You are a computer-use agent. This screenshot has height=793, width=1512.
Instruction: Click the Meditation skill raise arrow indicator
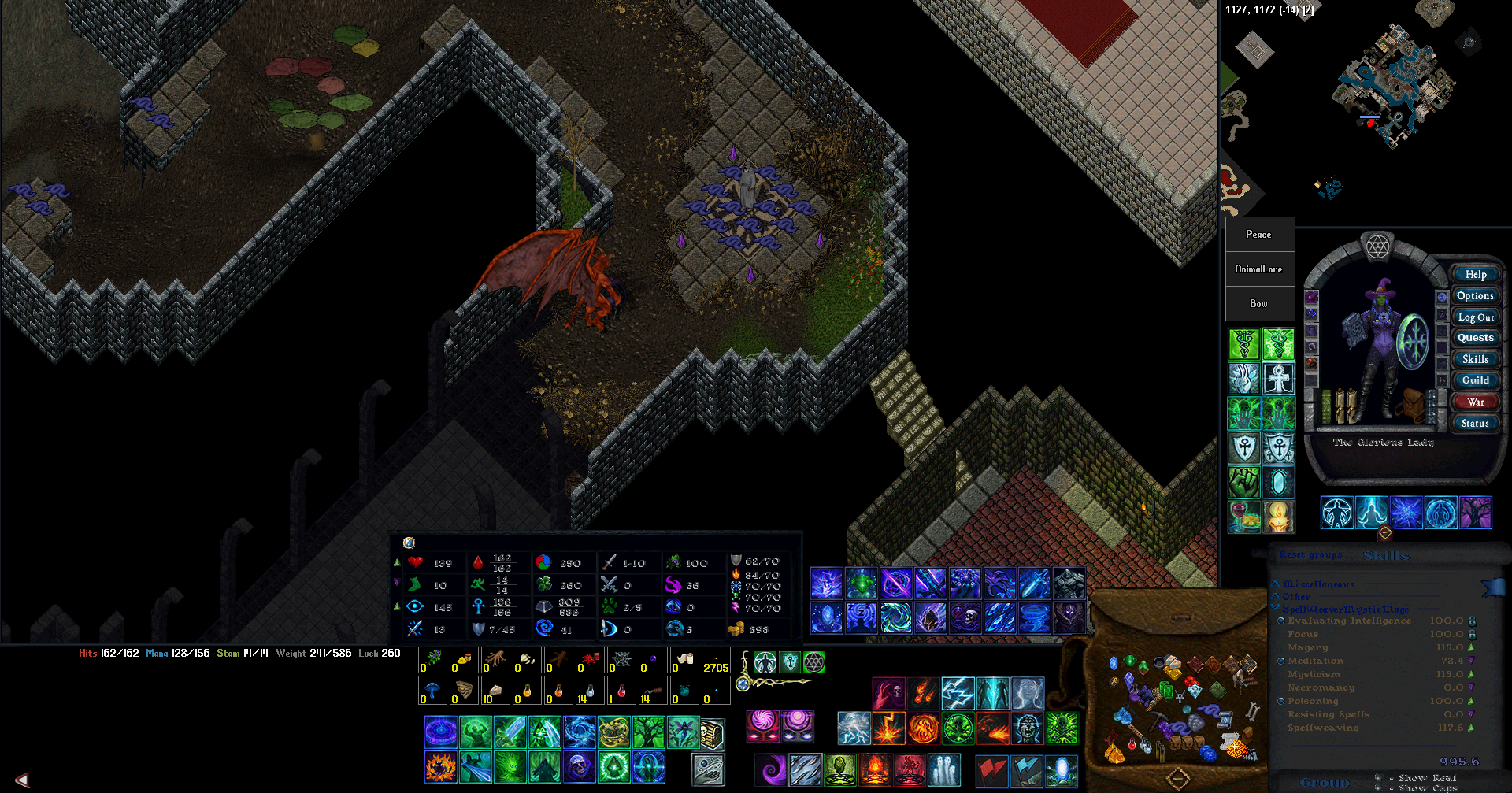click(x=1470, y=661)
